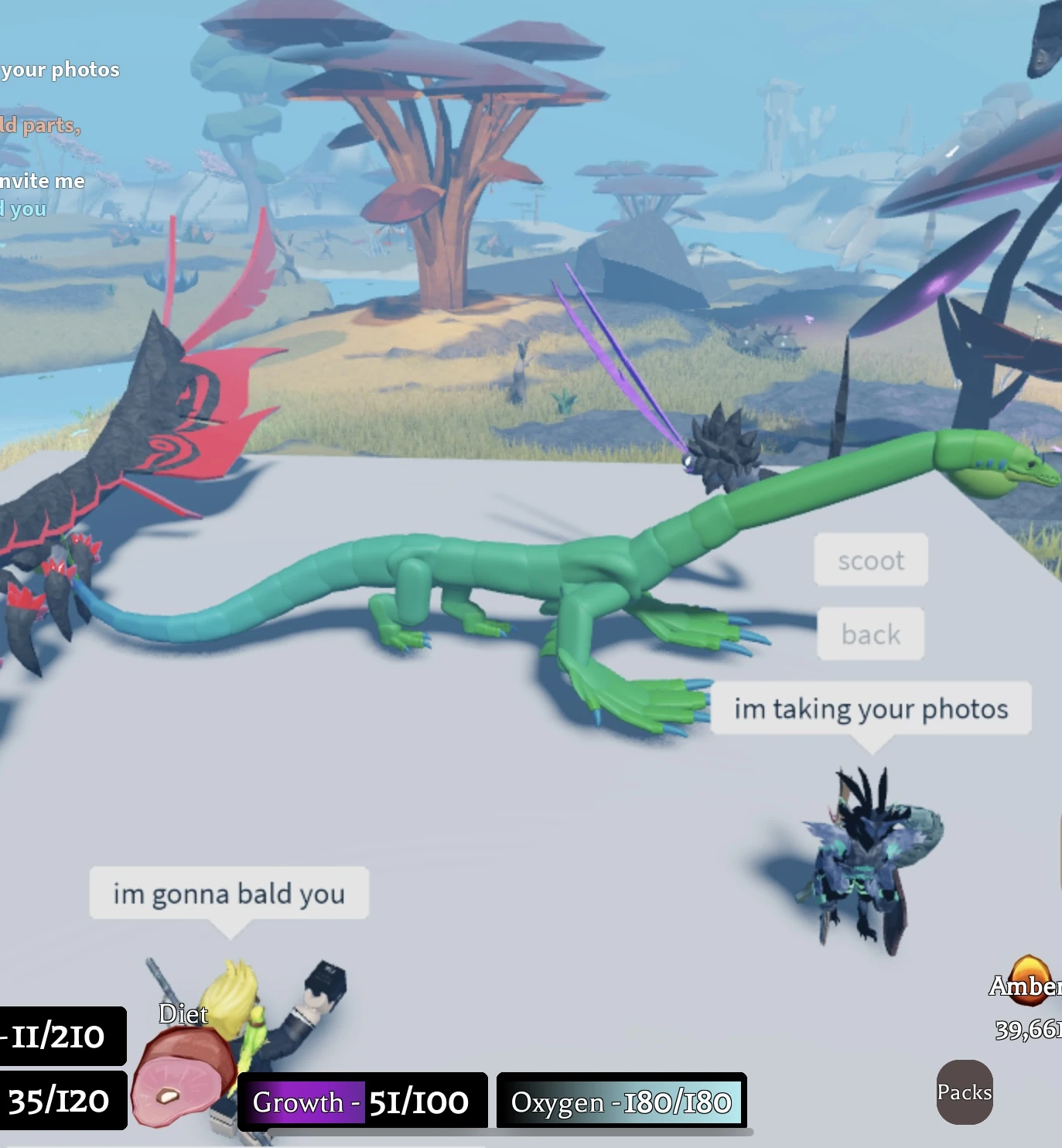The image size is (1062, 1148).
Task: Click the 'your photos' chat message top-left
Action: click(x=60, y=70)
